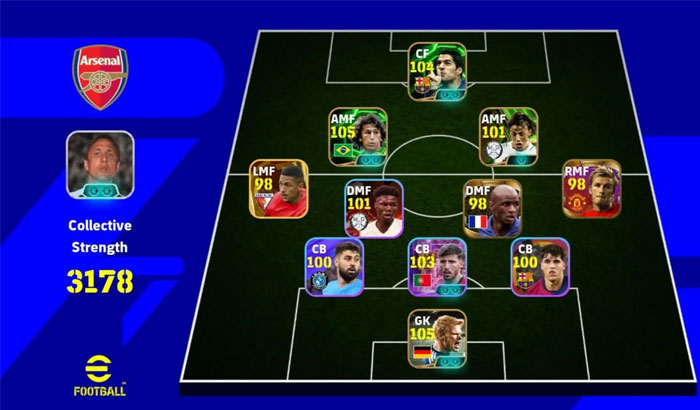This screenshot has height=410, width=700.
Task: Select the CB 103 Portugal defender card
Action: 437,268
